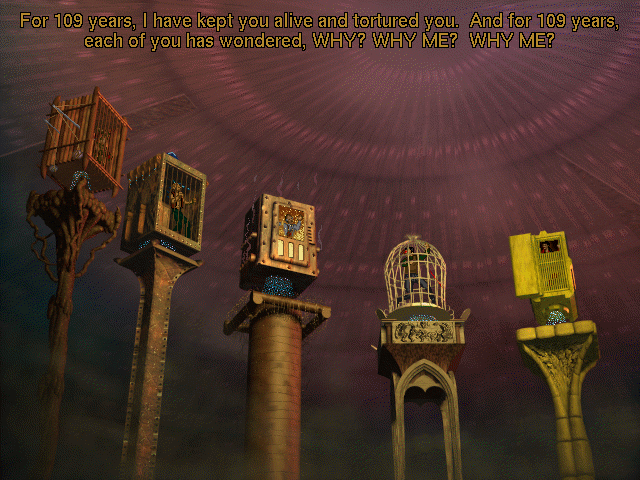This screenshot has width=640, height=480.
Task: Choose the barred cage atop the riveted metal pillar
Action: pyautogui.click(x=166, y=203)
